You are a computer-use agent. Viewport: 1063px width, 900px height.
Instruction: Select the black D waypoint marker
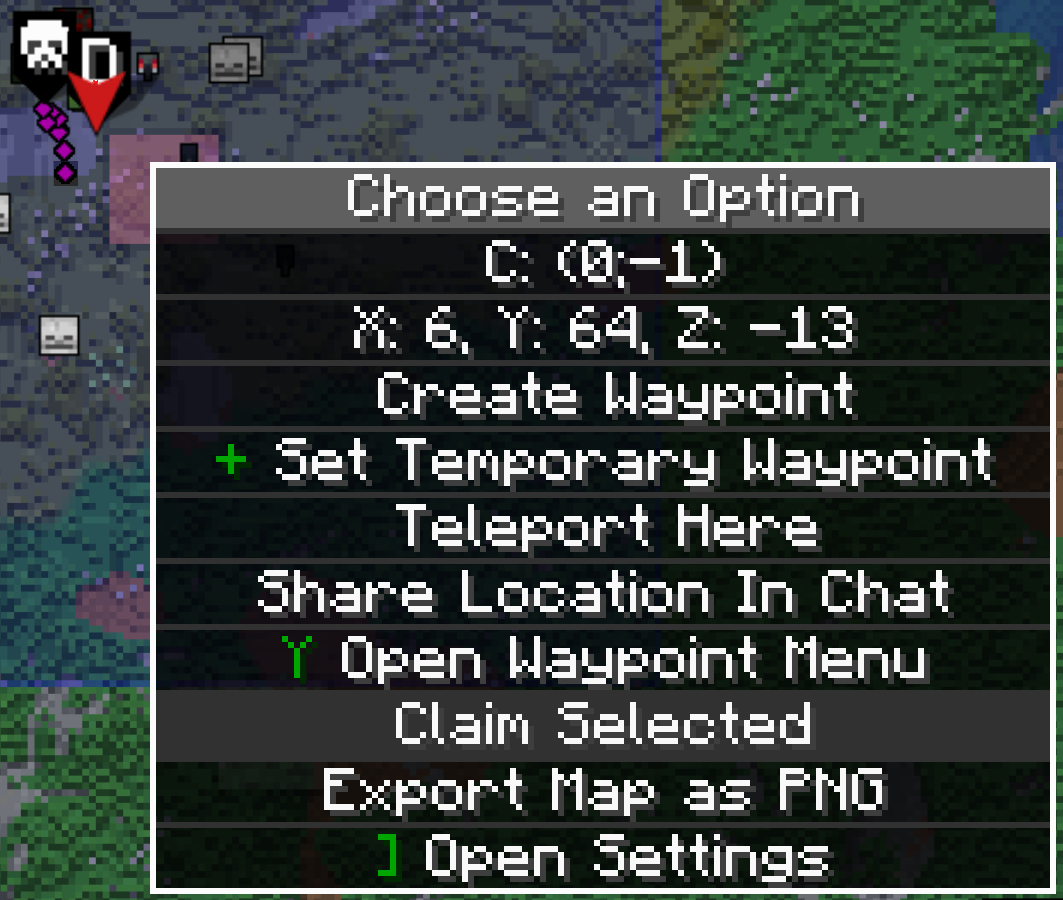click(98, 62)
